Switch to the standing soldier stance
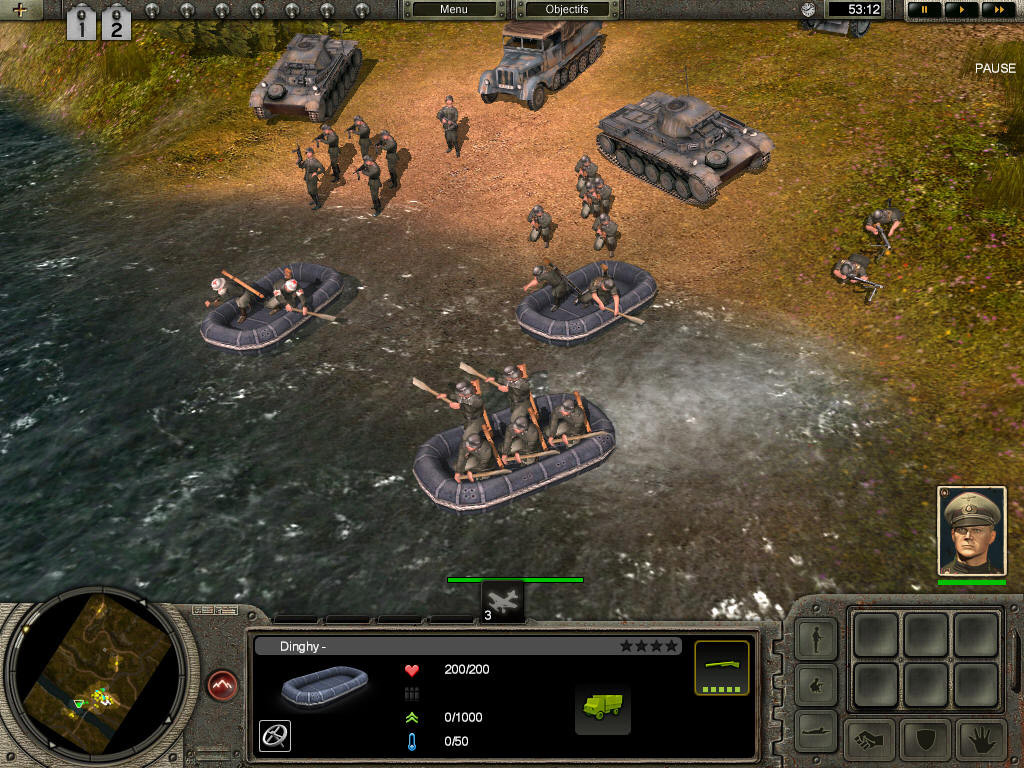This screenshot has width=1024, height=768. [816, 640]
